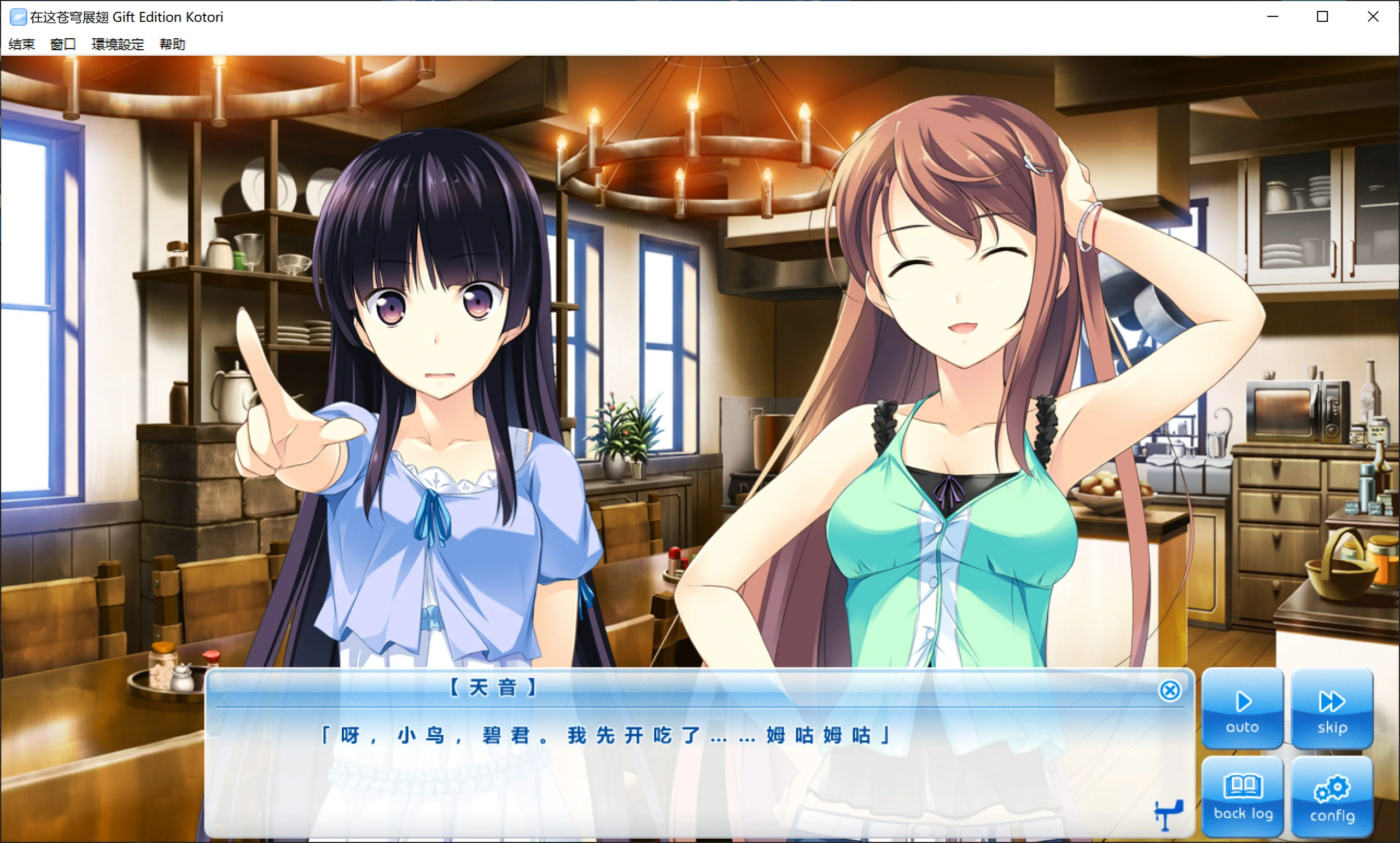Viewport: 1400px width, 843px height.
Task: Select the skip fast-forward icon
Action: click(1331, 701)
